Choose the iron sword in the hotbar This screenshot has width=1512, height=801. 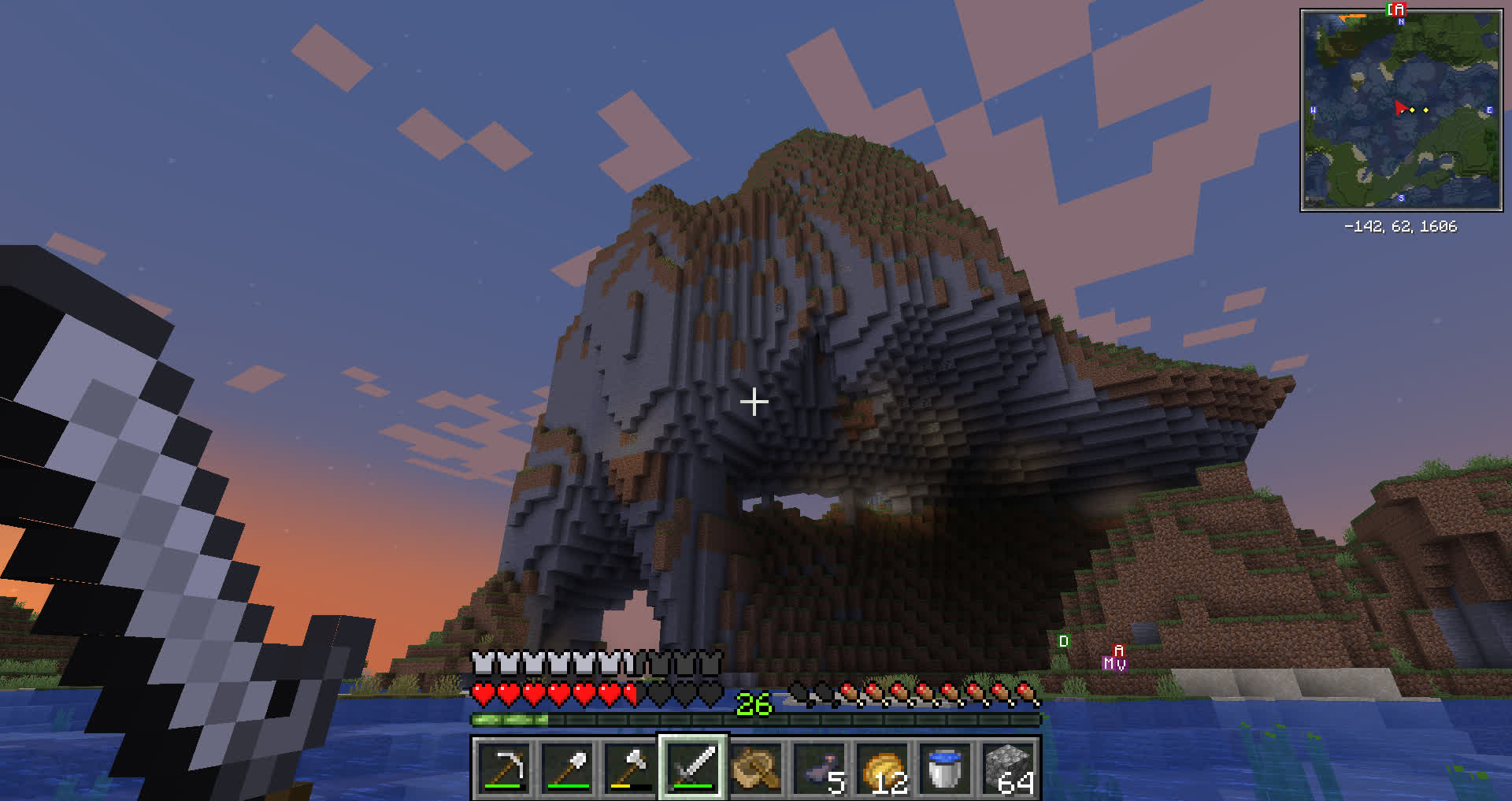693,768
